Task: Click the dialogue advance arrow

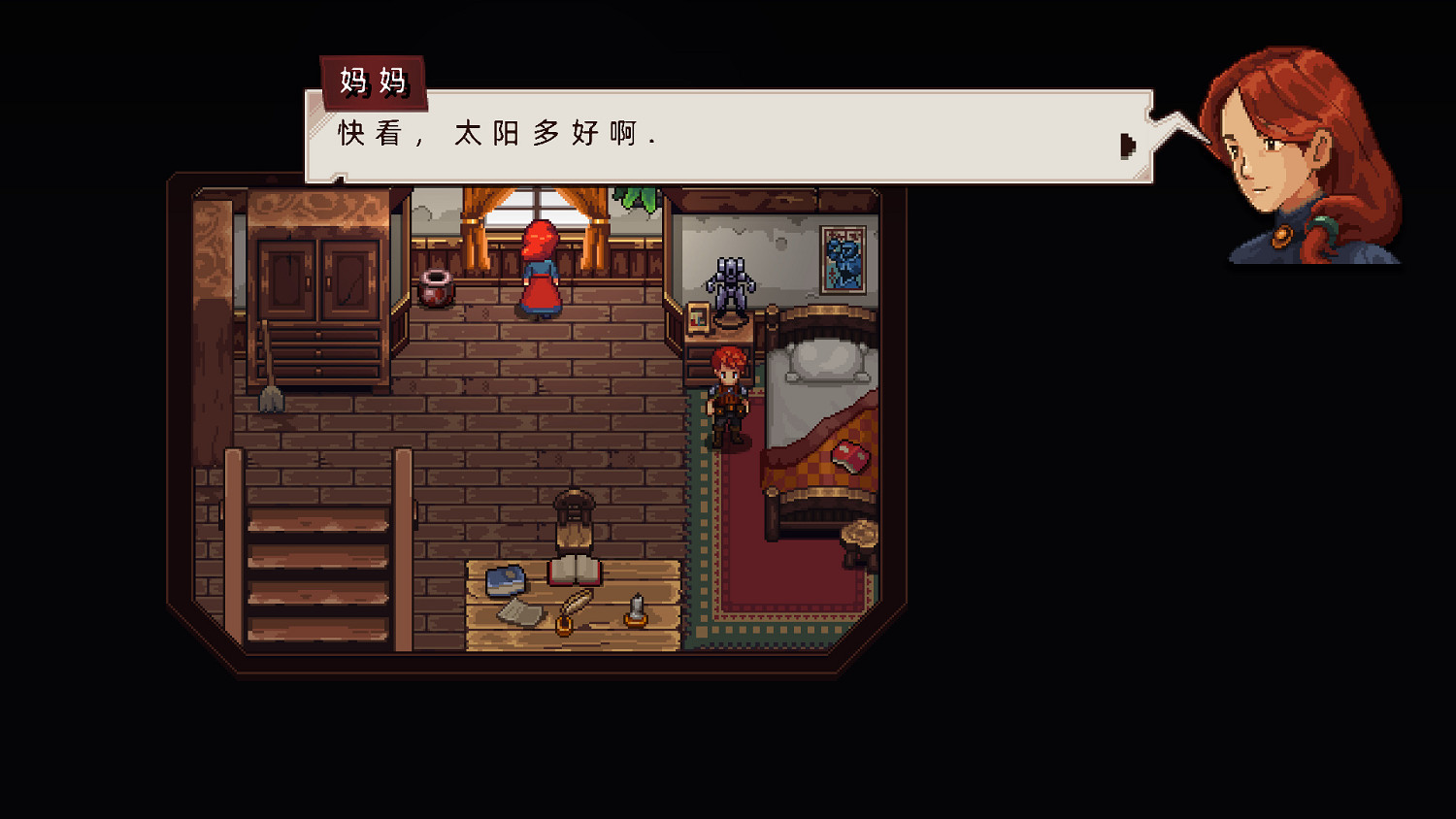Action: click(x=1129, y=144)
